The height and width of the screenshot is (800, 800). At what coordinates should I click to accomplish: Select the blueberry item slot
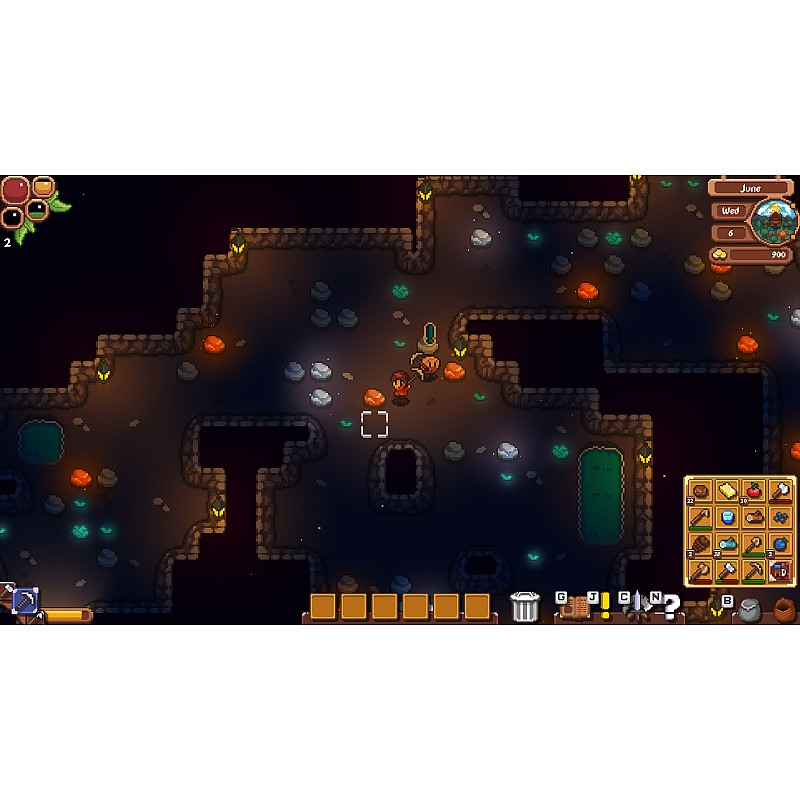click(x=780, y=545)
